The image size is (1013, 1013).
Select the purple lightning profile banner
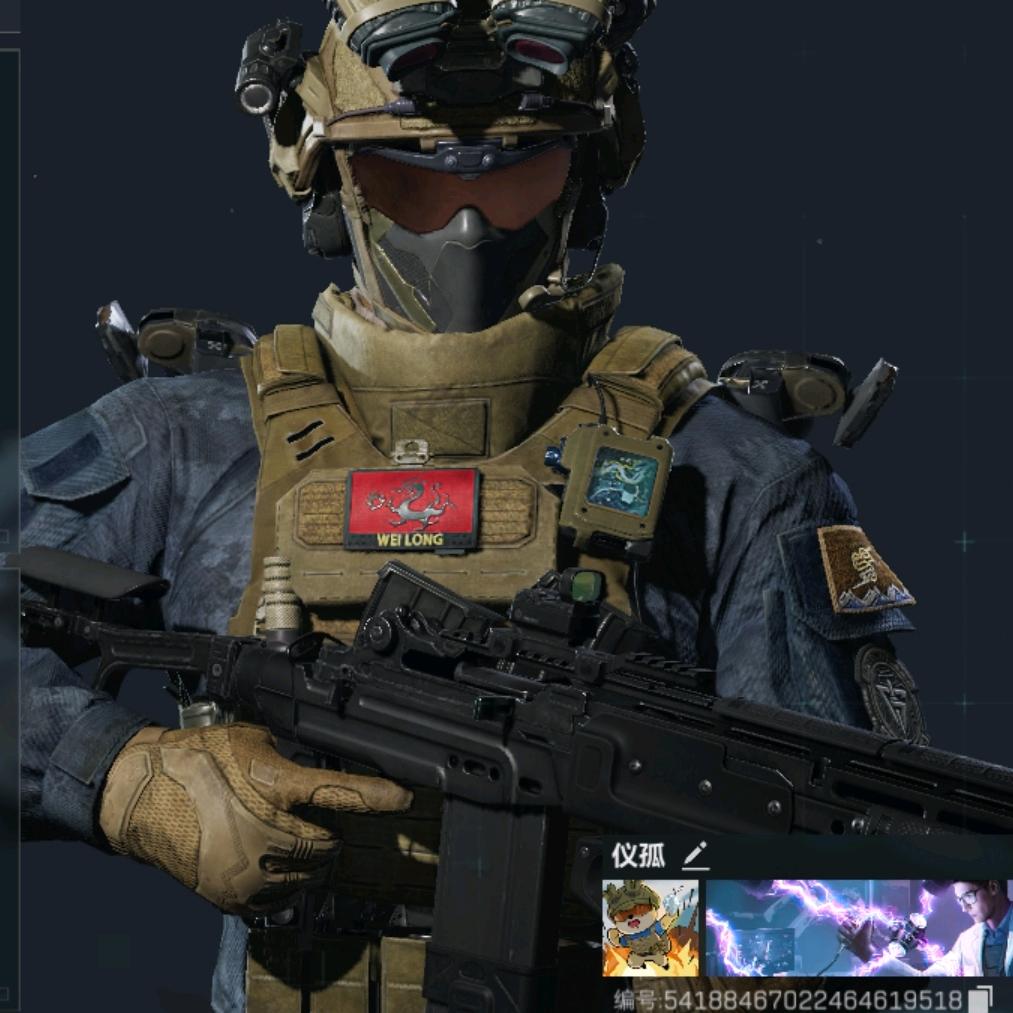(x=858, y=928)
